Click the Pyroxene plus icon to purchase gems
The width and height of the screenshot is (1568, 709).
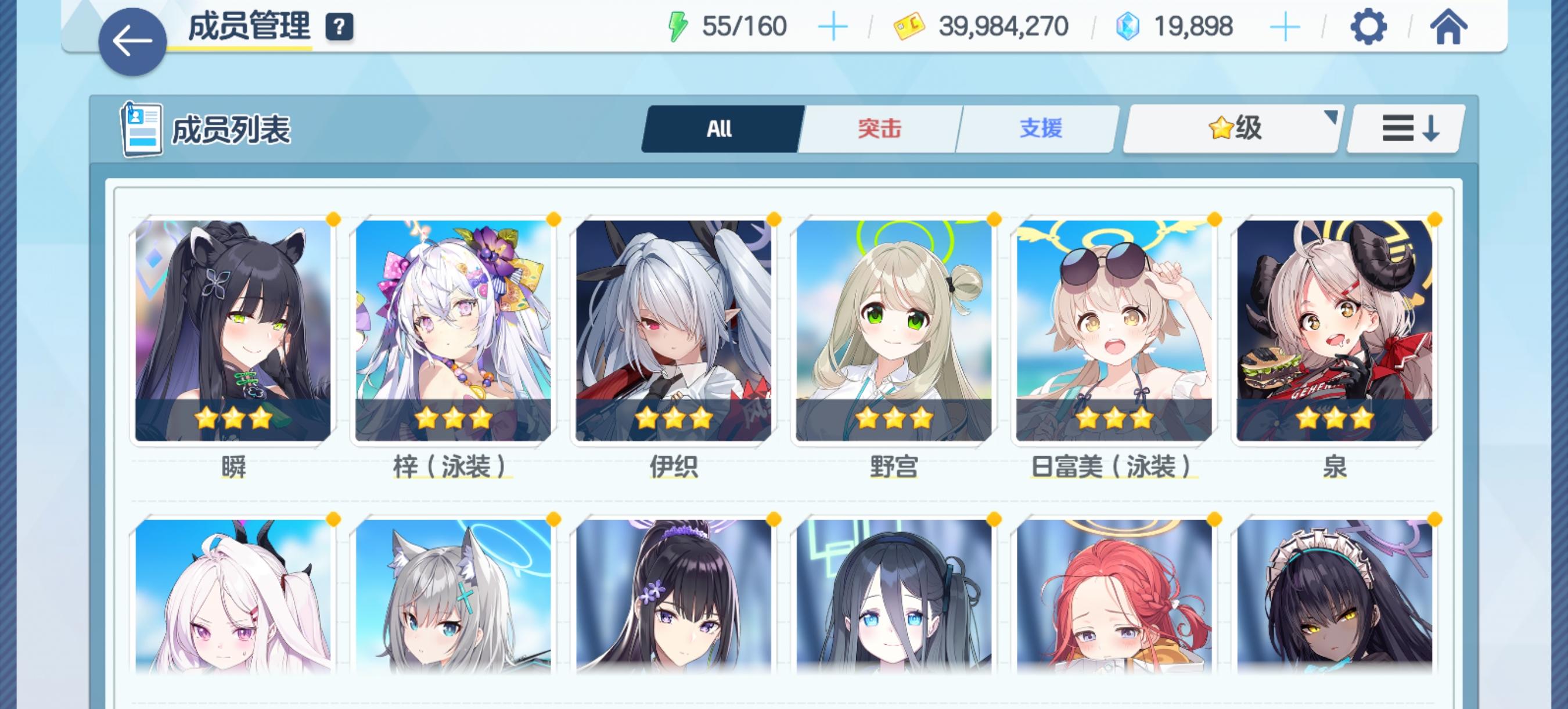tap(1285, 26)
